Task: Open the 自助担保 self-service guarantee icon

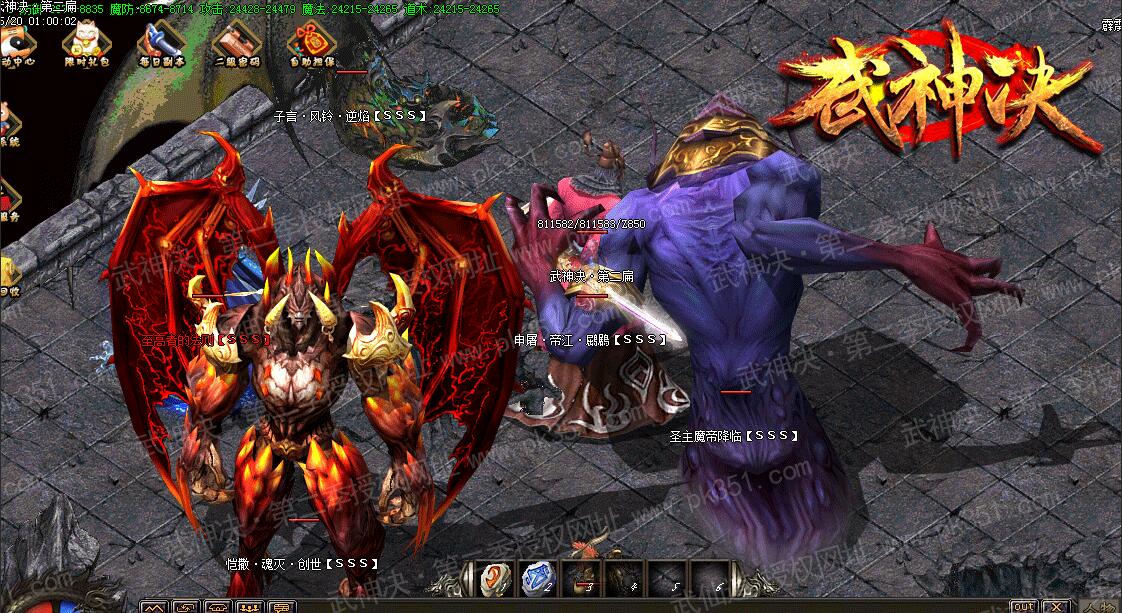Action: click(x=307, y=40)
